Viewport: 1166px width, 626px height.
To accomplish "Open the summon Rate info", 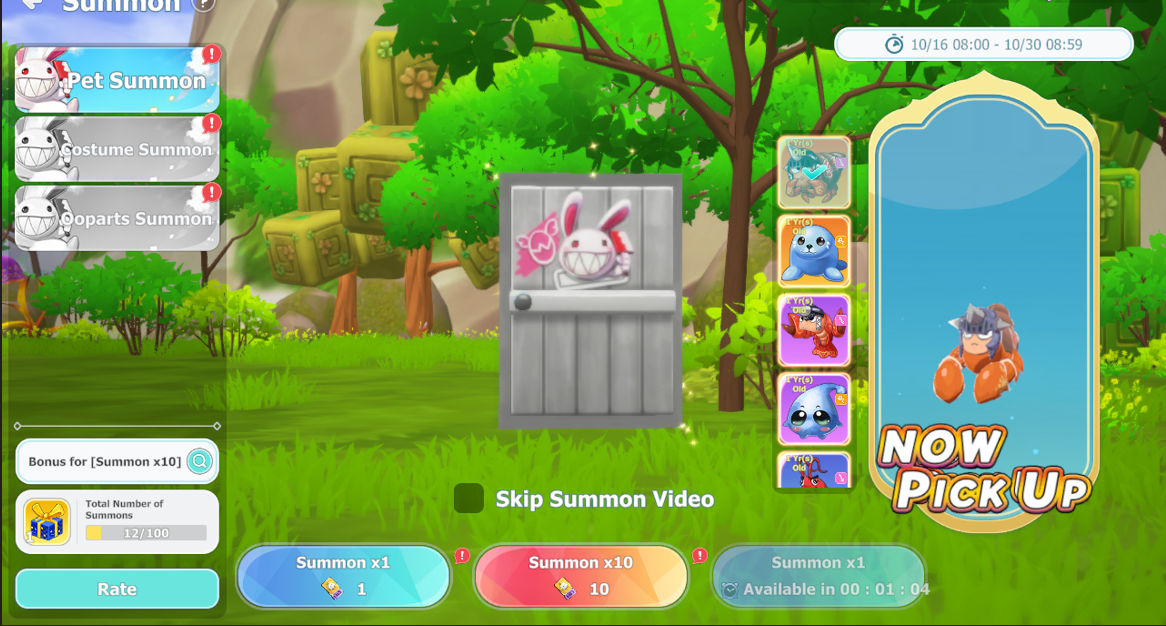I will pos(117,589).
